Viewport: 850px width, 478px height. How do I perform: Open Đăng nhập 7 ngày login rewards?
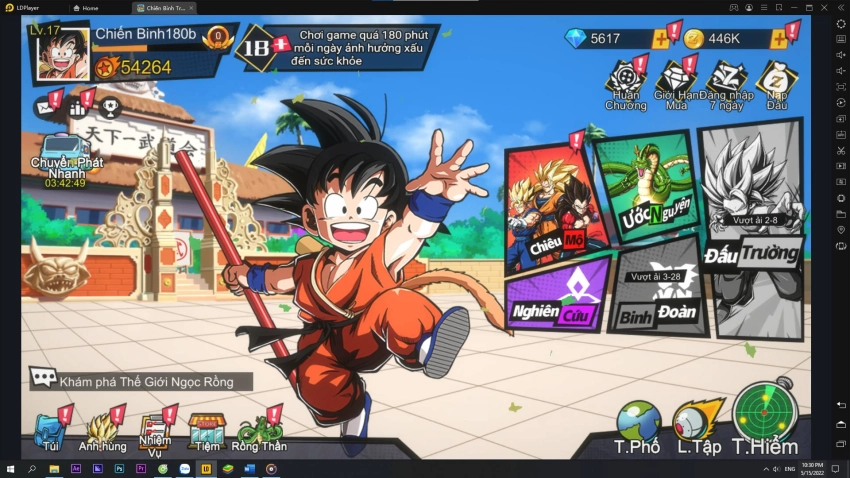click(726, 83)
